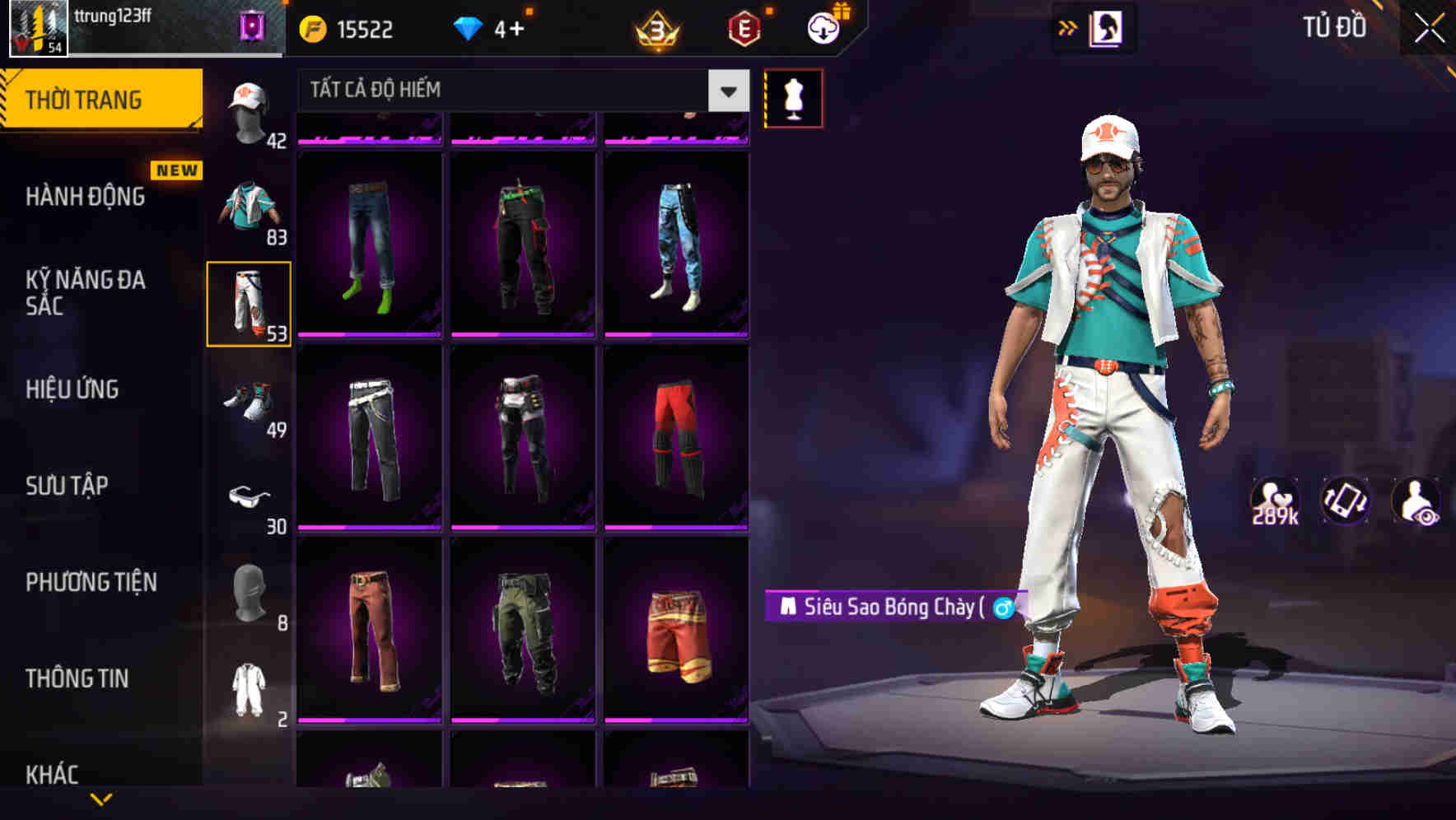Open the TẤT CẢ ĐỘ HIẾM rarity dropdown
Viewport: 1456px width, 820px height.
click(519, 91)
